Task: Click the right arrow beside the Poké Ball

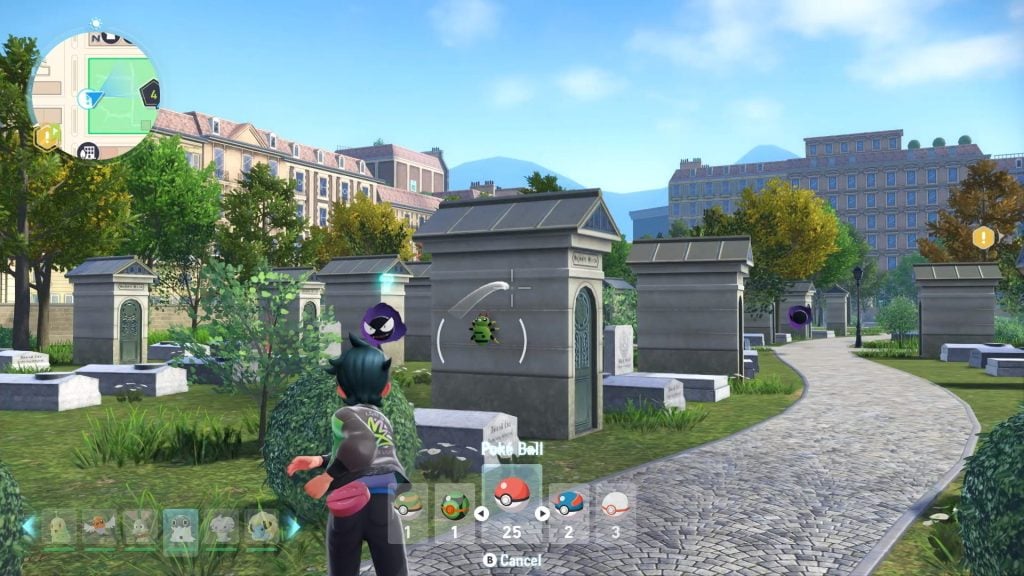Action: tap(542, 514)
